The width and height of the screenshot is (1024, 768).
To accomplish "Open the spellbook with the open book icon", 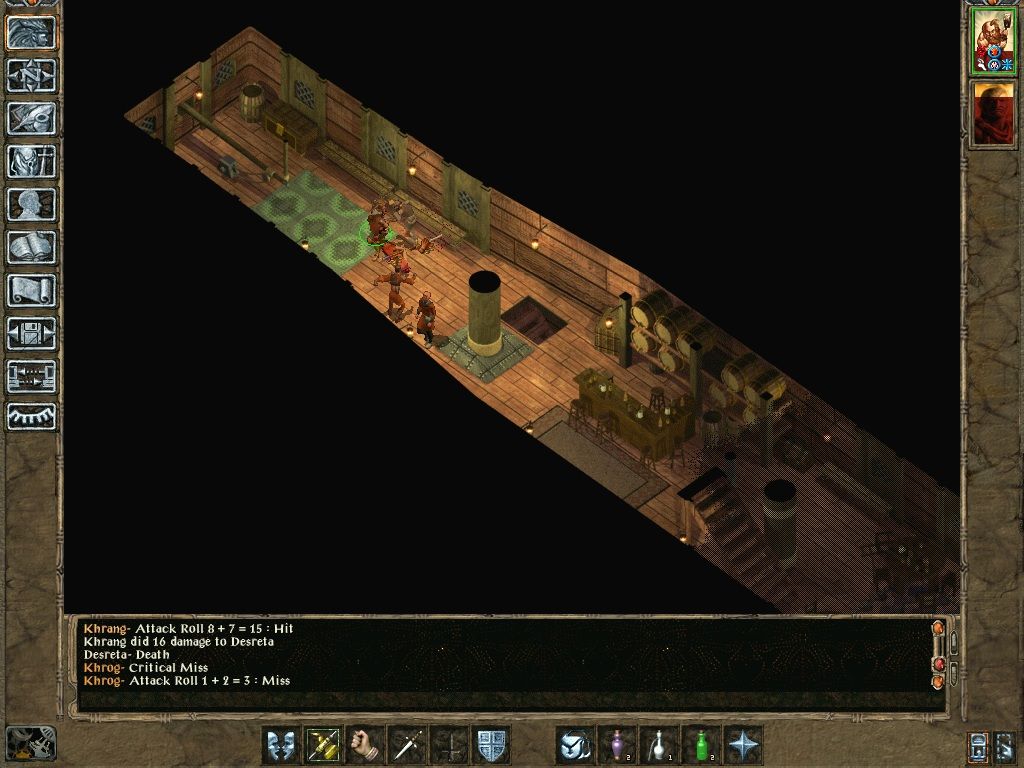I will (32, 247).
